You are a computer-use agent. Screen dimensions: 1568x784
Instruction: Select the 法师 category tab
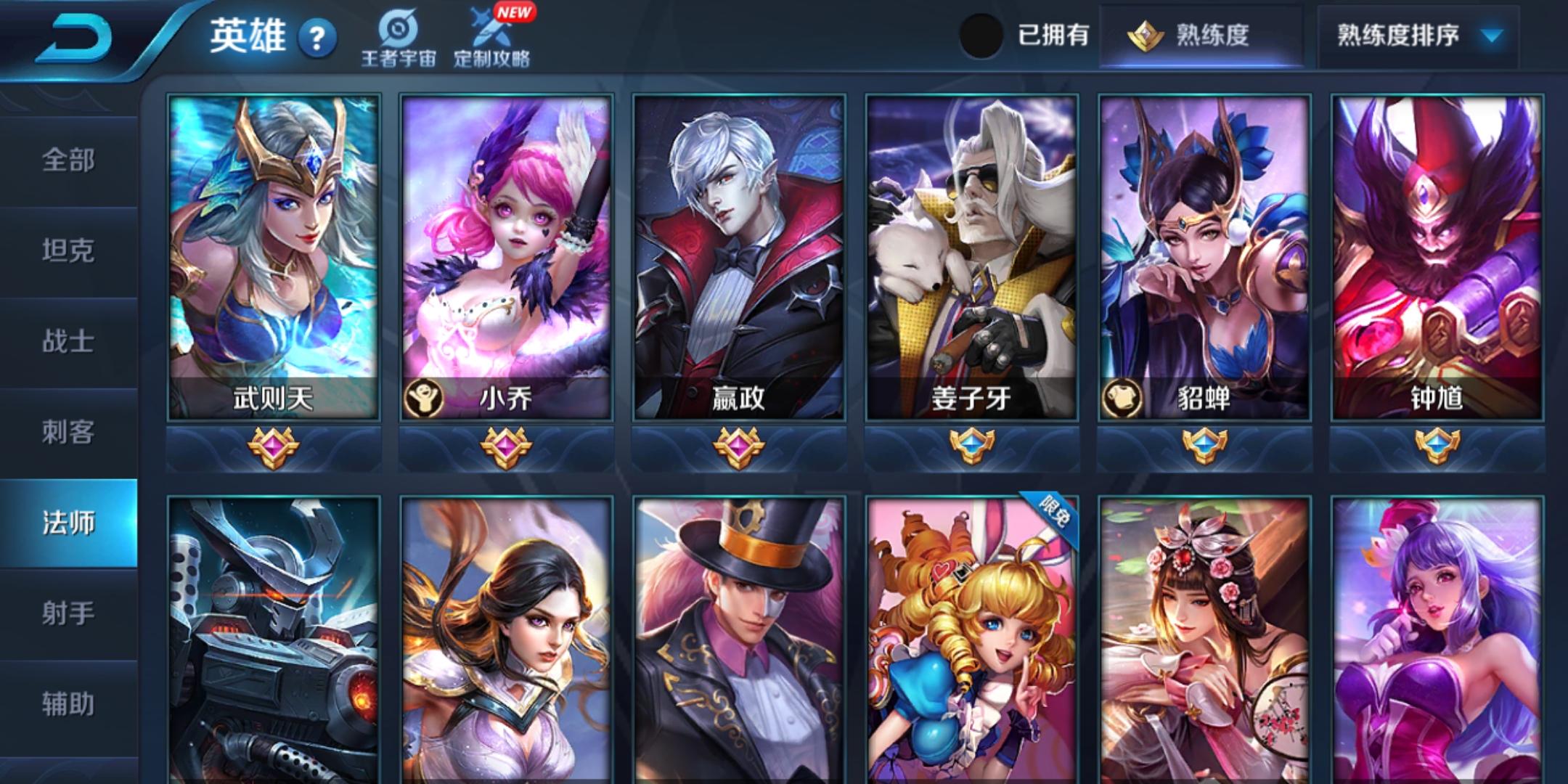68,523
